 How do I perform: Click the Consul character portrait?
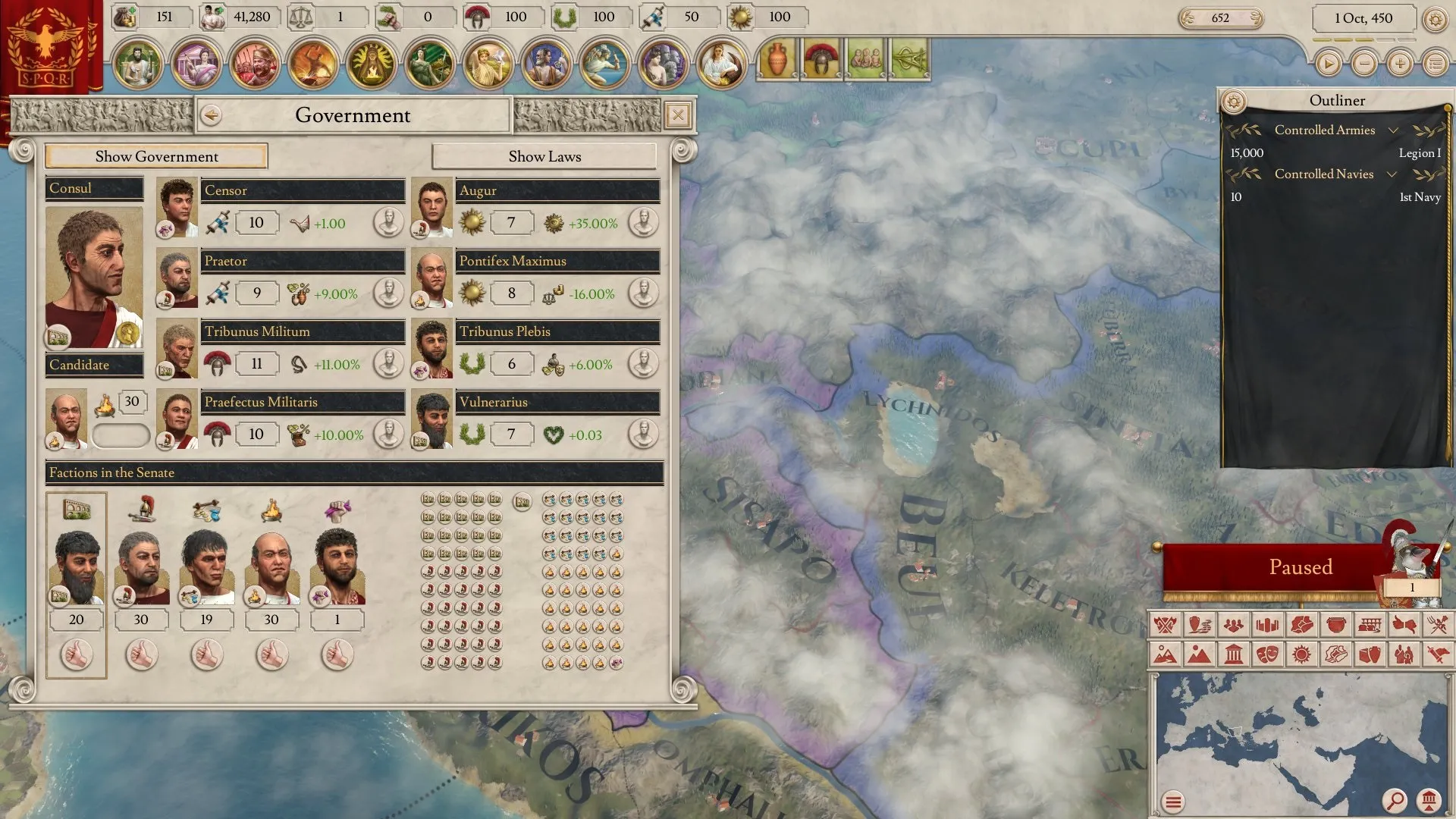[94, 277]
